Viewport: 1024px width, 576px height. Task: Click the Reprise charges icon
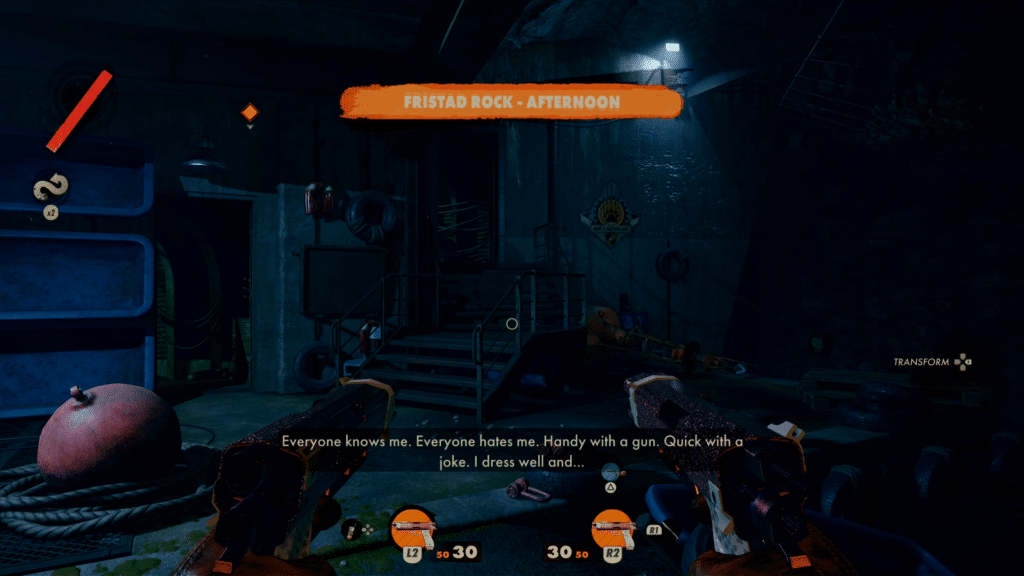pos(50,186)
